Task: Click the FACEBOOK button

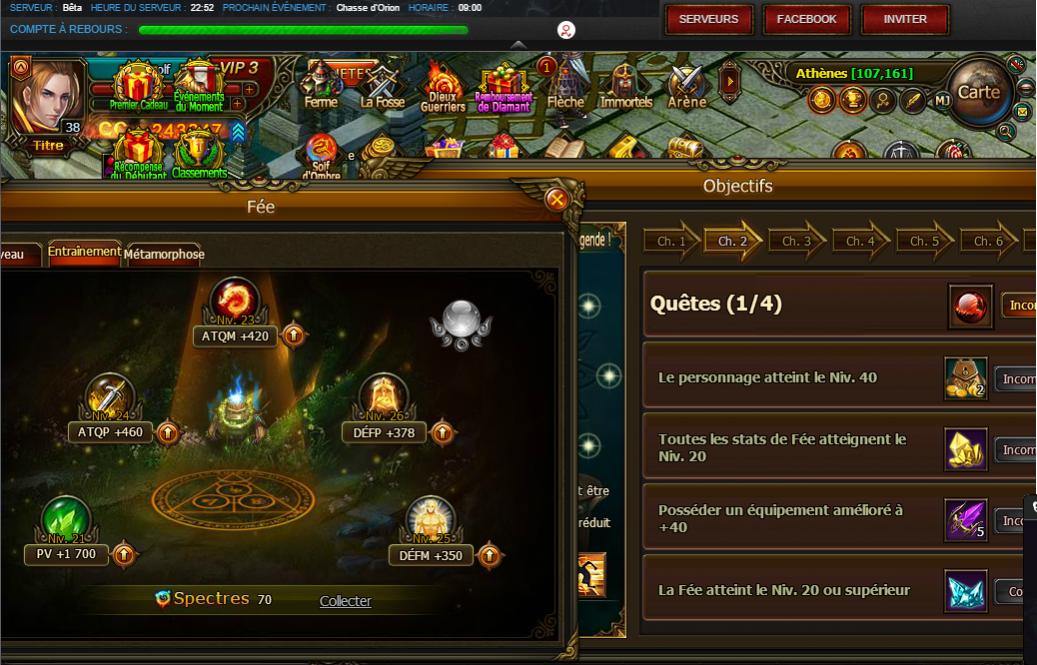Action: (x=806, y=20)
